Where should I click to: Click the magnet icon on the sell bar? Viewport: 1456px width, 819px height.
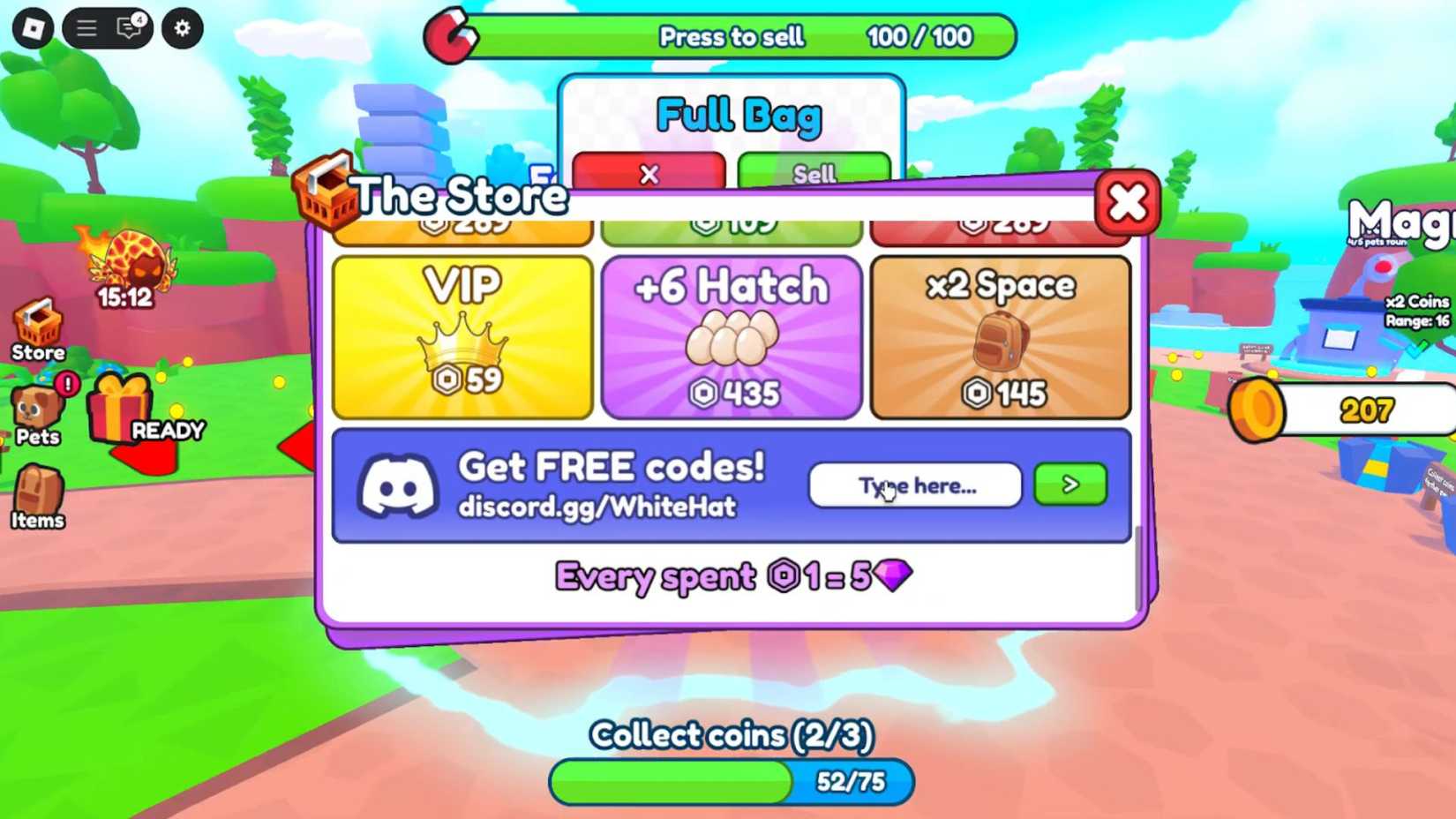click(x=453, y=35)
